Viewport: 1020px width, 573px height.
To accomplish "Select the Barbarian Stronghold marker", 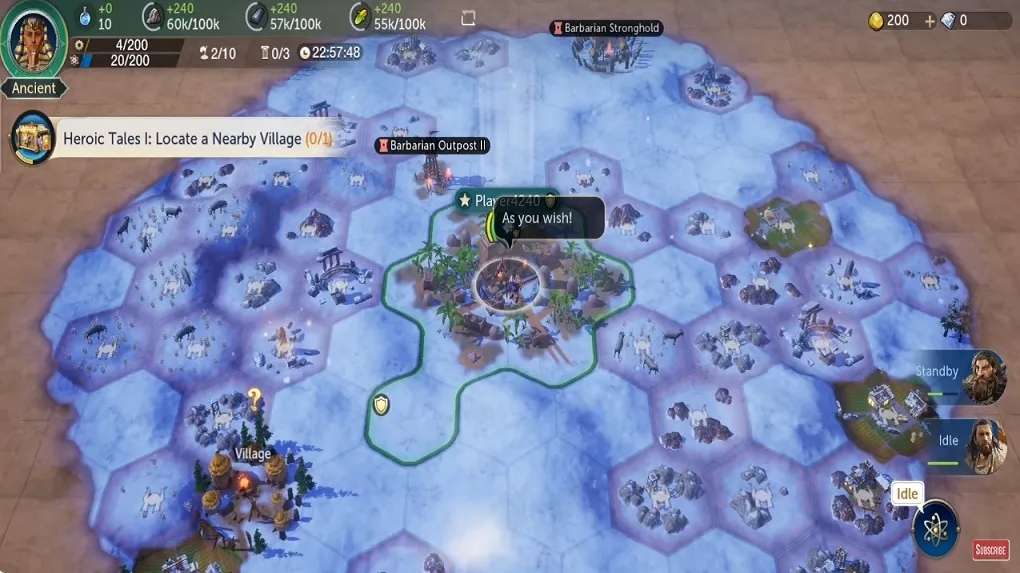I will pos(606,28).
